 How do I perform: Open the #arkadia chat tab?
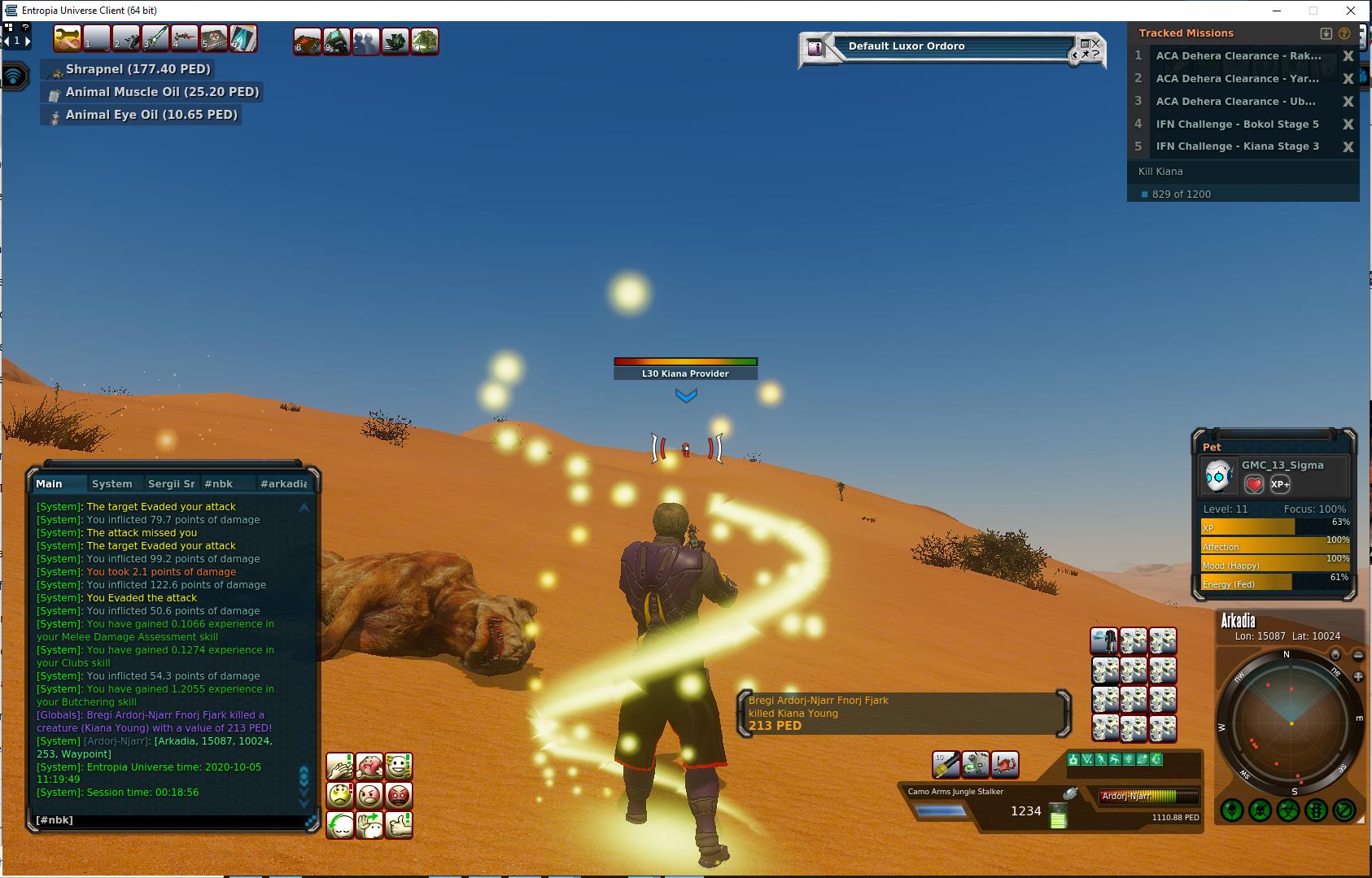(283, 483)
